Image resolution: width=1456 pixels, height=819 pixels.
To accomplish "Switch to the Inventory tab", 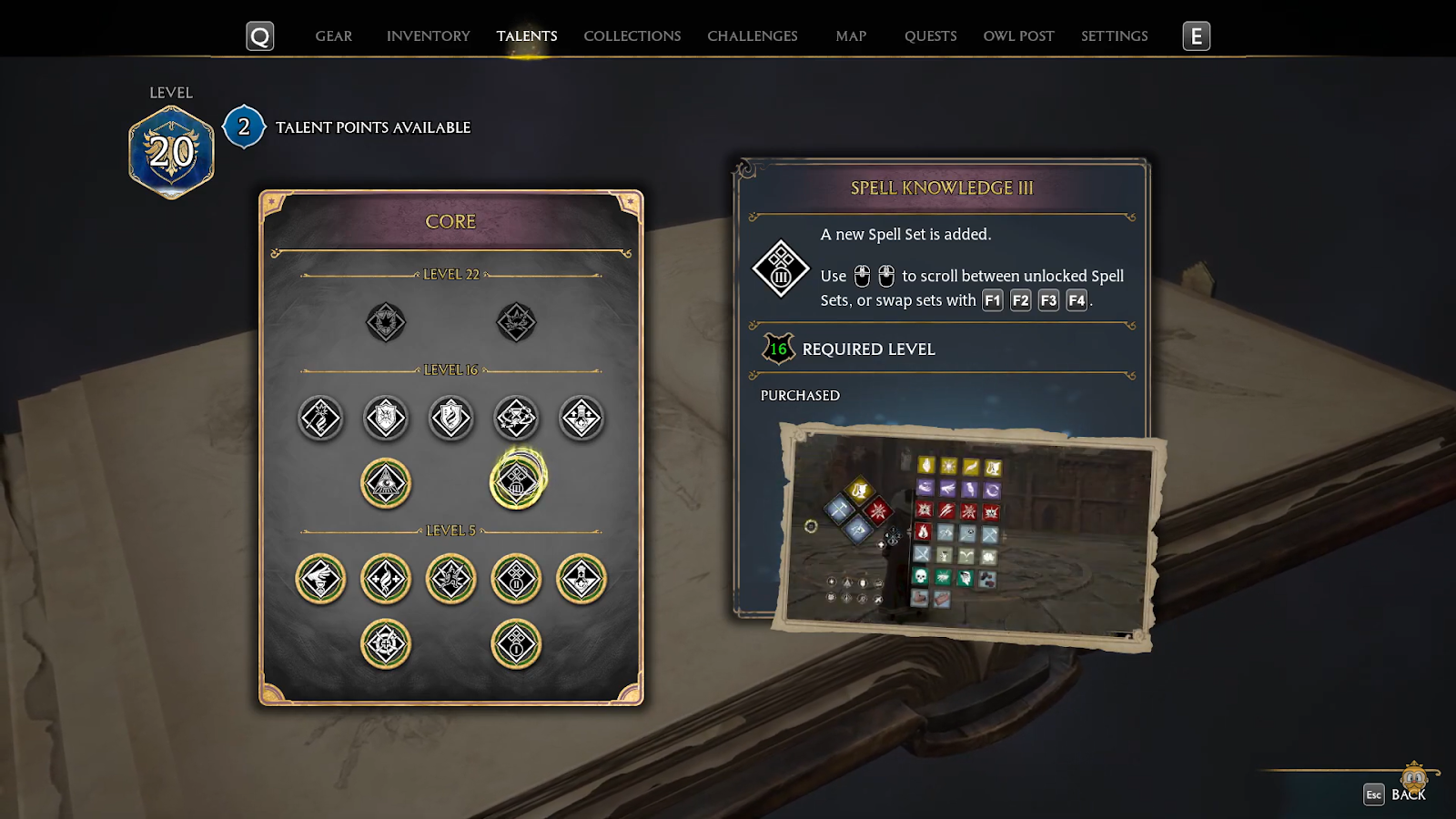I will tap(428, 36).
